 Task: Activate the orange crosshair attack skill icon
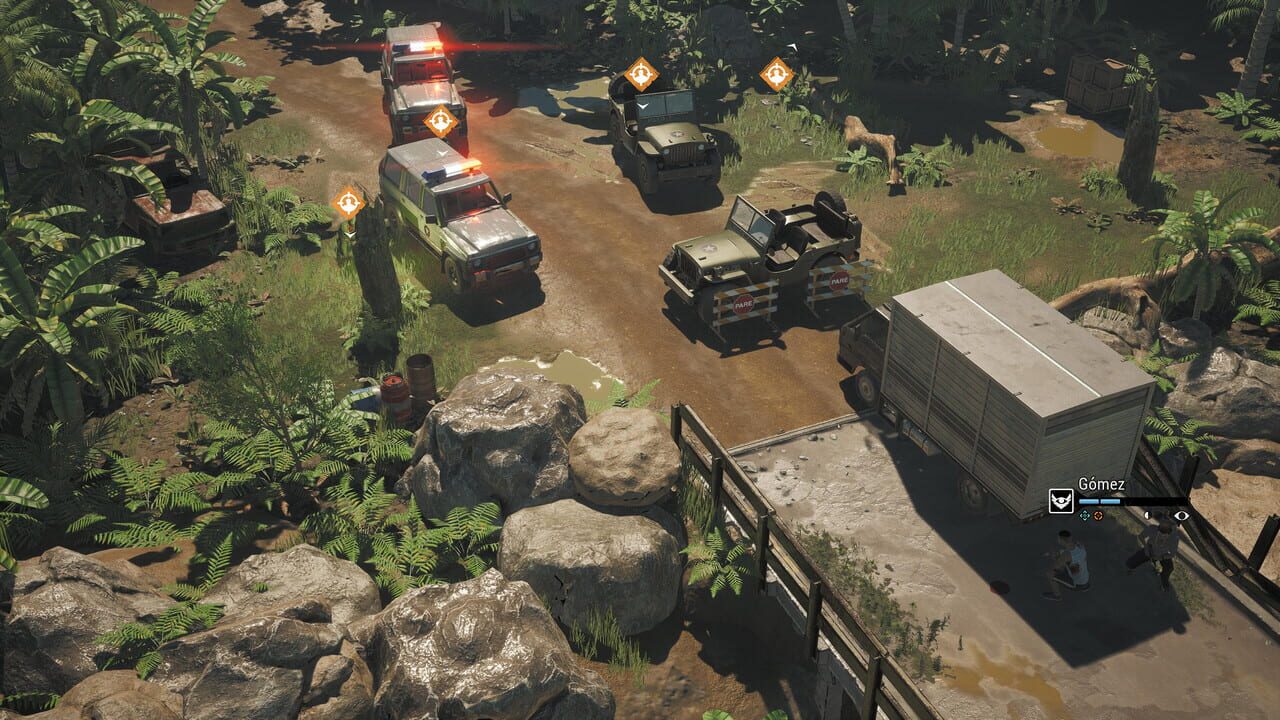(x=1097, y=516)
